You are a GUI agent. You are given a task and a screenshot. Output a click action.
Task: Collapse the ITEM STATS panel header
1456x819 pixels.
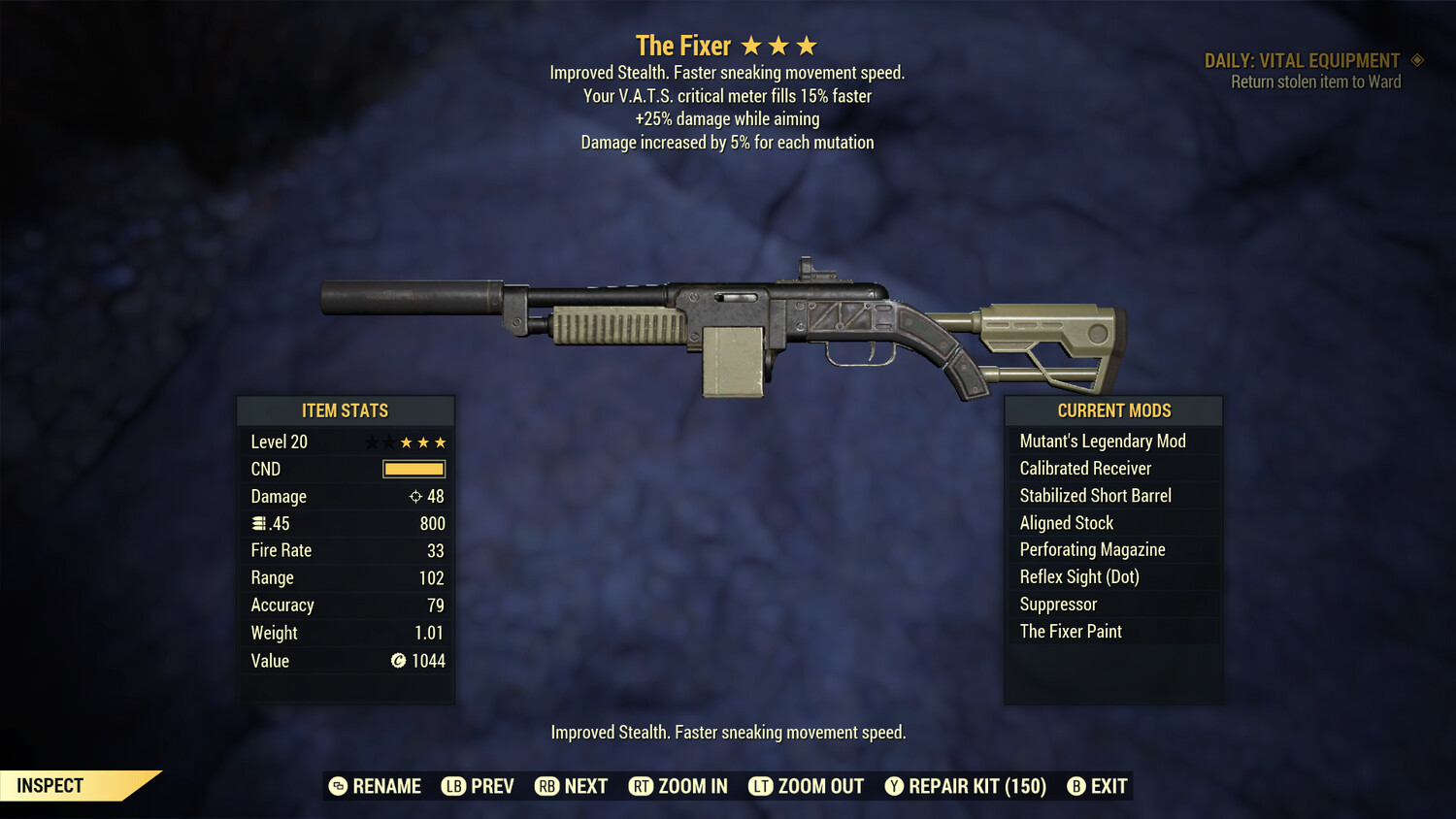click(346, 410)
